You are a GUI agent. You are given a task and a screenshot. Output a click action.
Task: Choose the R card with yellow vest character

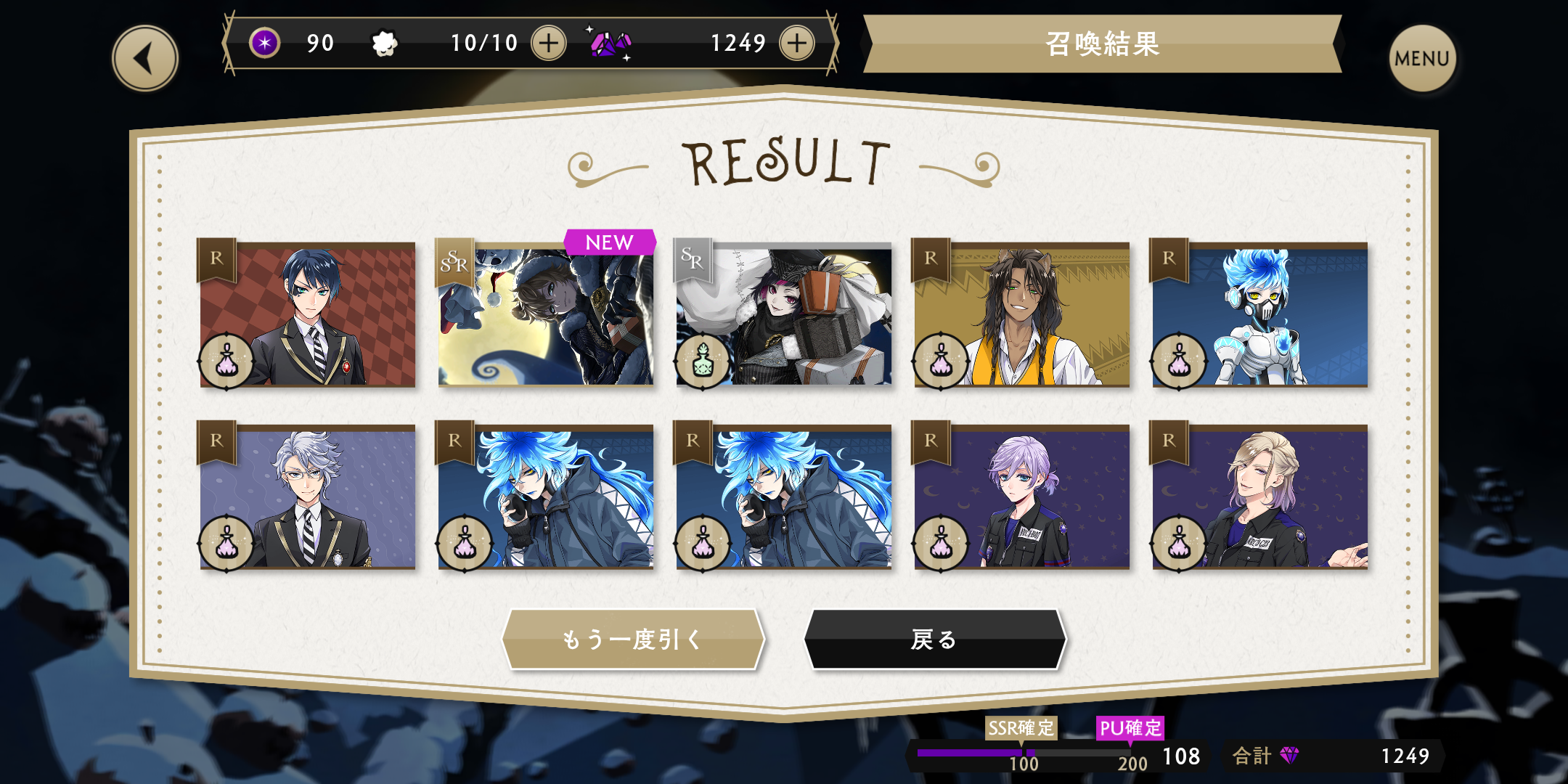click(x=1022, y=314)
